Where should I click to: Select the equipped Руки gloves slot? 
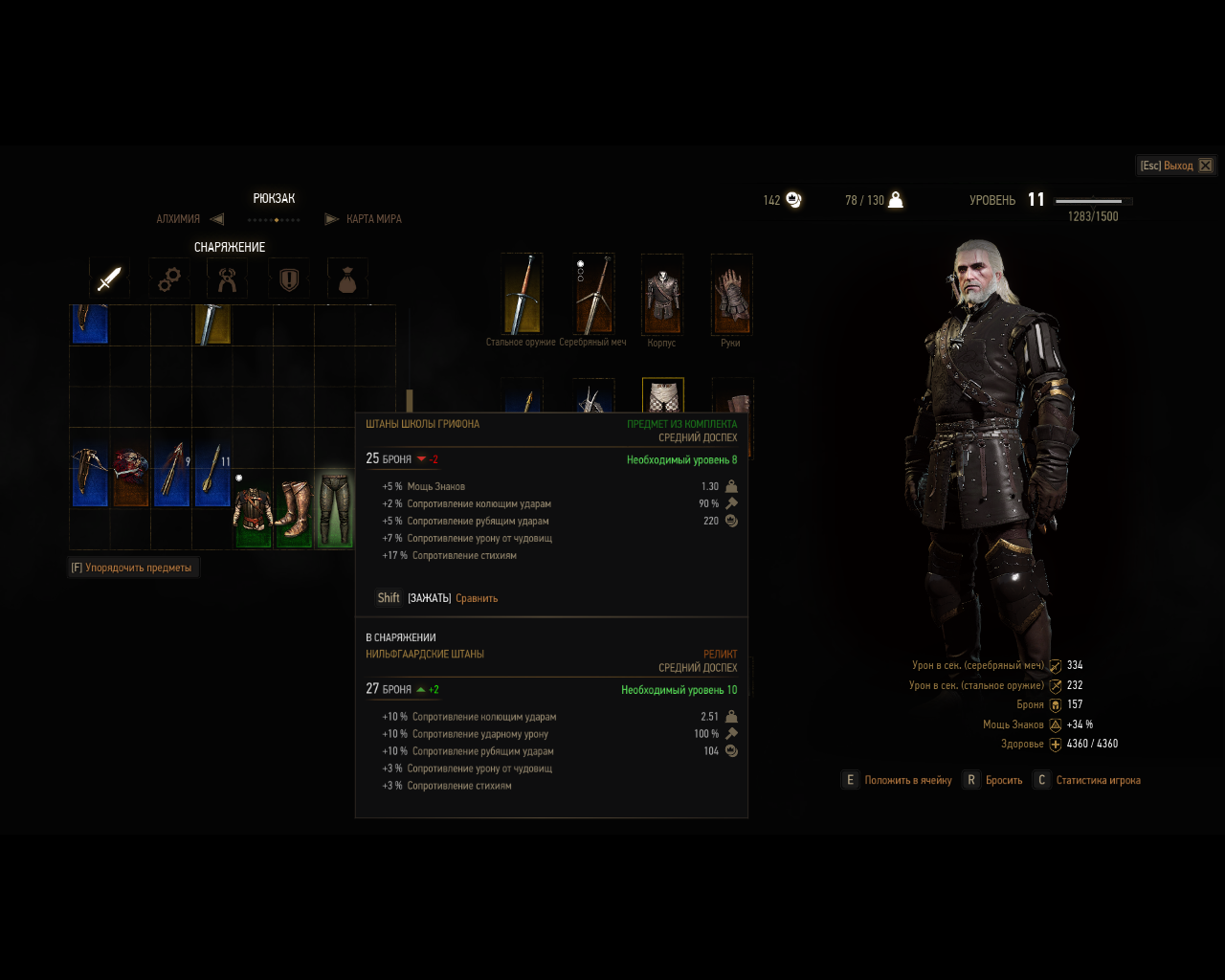[731, 294]
